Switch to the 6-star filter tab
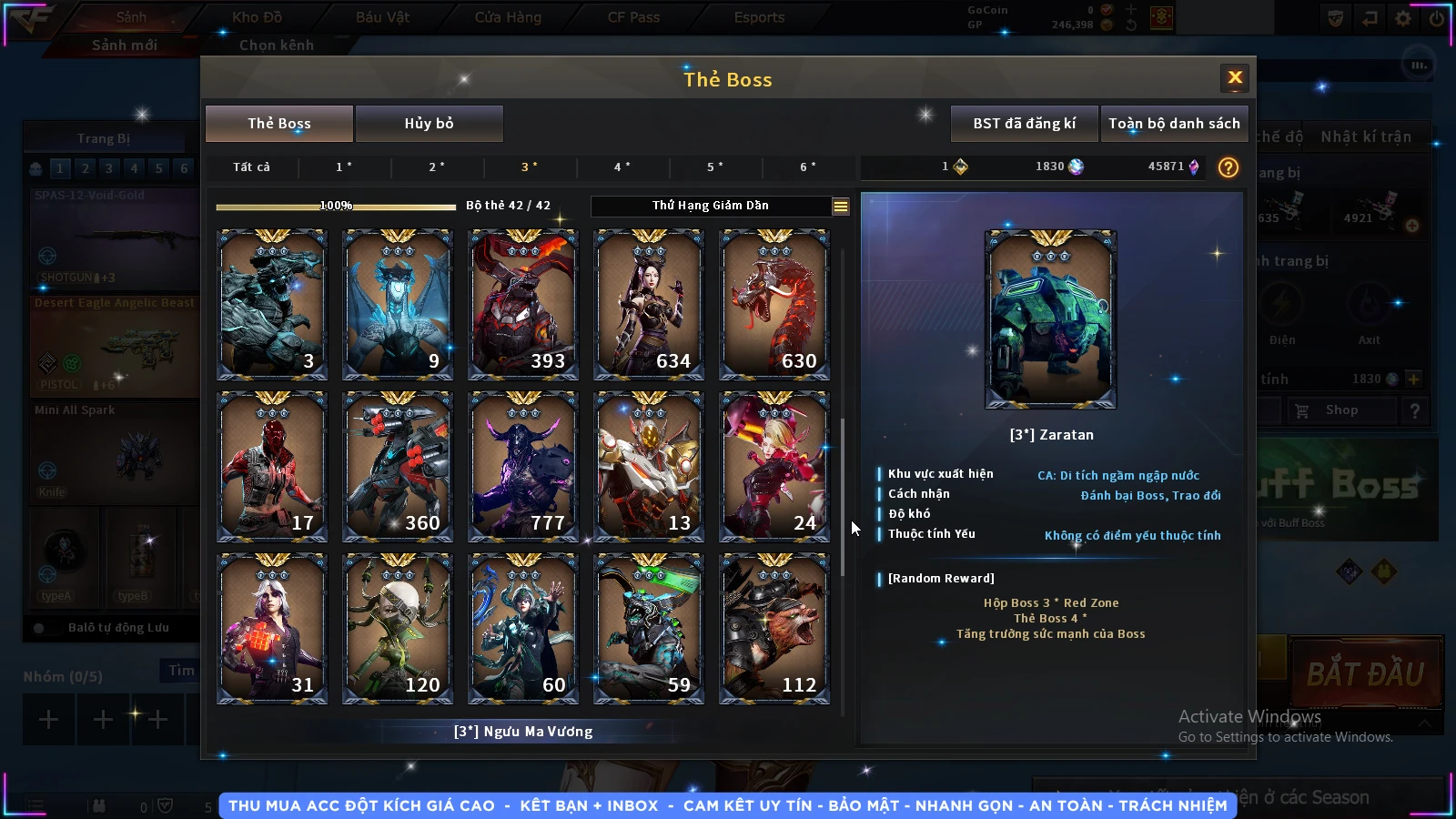This screenshot has height=819, width=1456. 808,167
